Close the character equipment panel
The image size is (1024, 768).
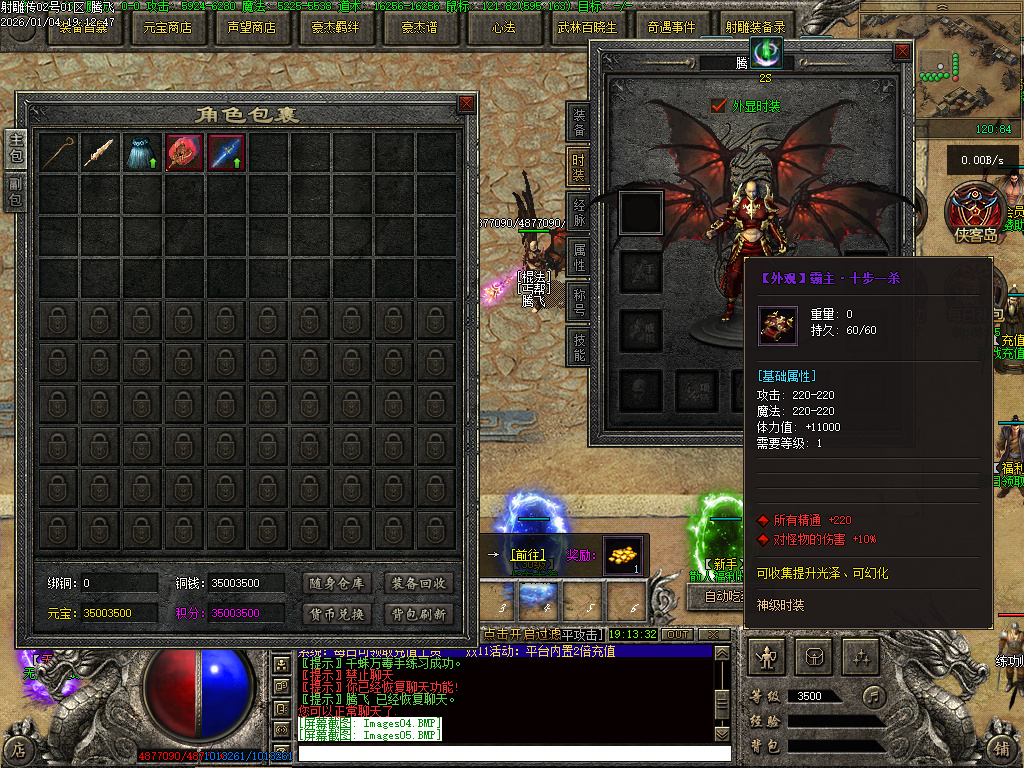coord(902,51)
